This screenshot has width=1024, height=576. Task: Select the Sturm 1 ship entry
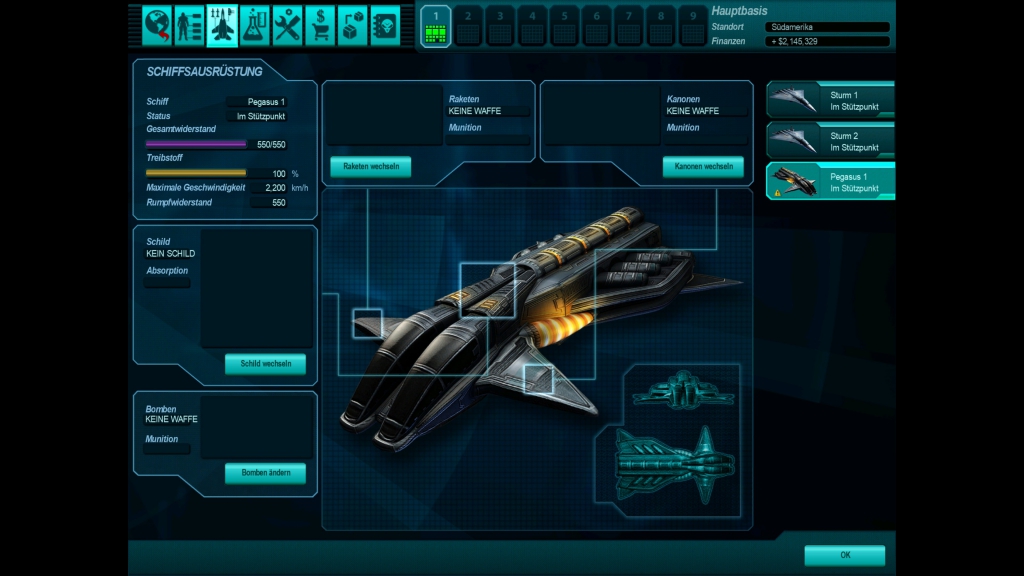coord(830,100)
